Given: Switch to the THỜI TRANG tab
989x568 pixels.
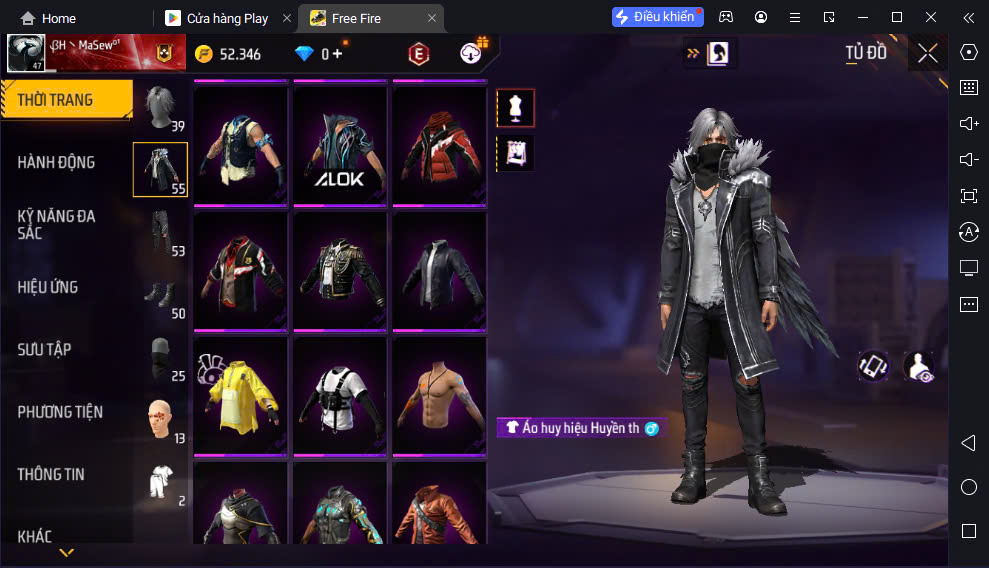Looking at the screenshot, I should 66,100.
